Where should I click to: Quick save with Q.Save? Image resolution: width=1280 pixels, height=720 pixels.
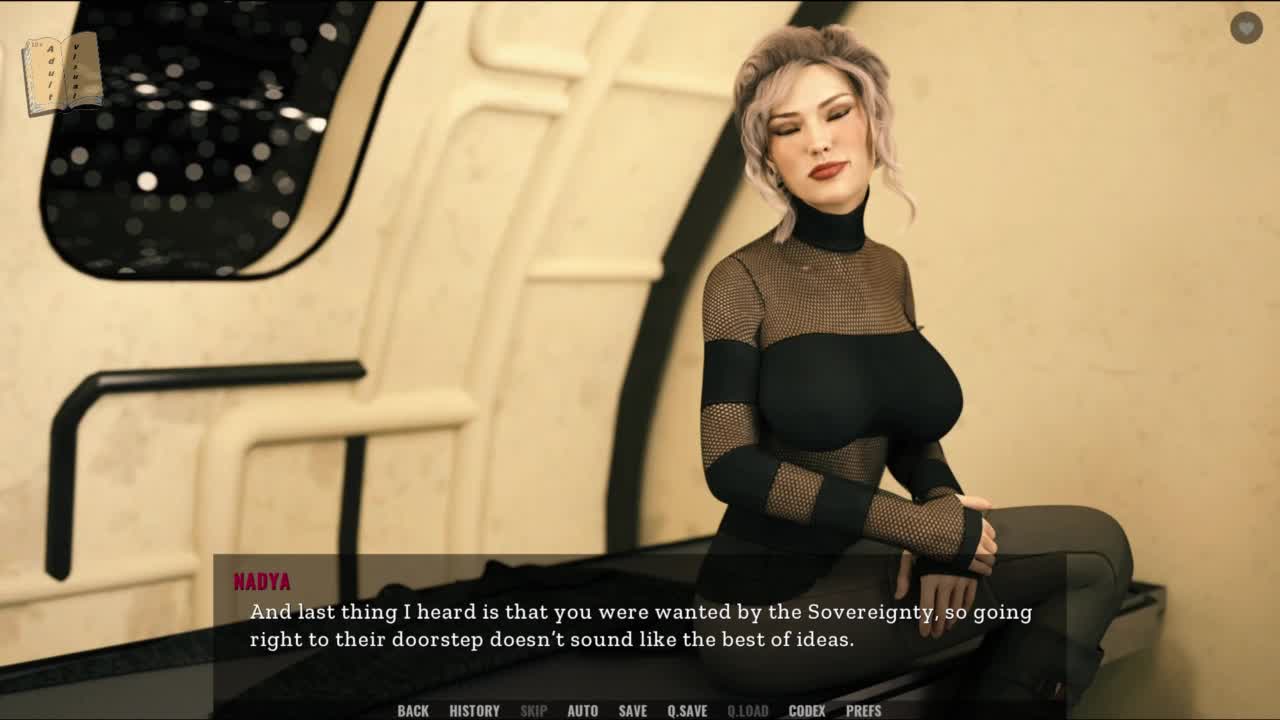687,710
